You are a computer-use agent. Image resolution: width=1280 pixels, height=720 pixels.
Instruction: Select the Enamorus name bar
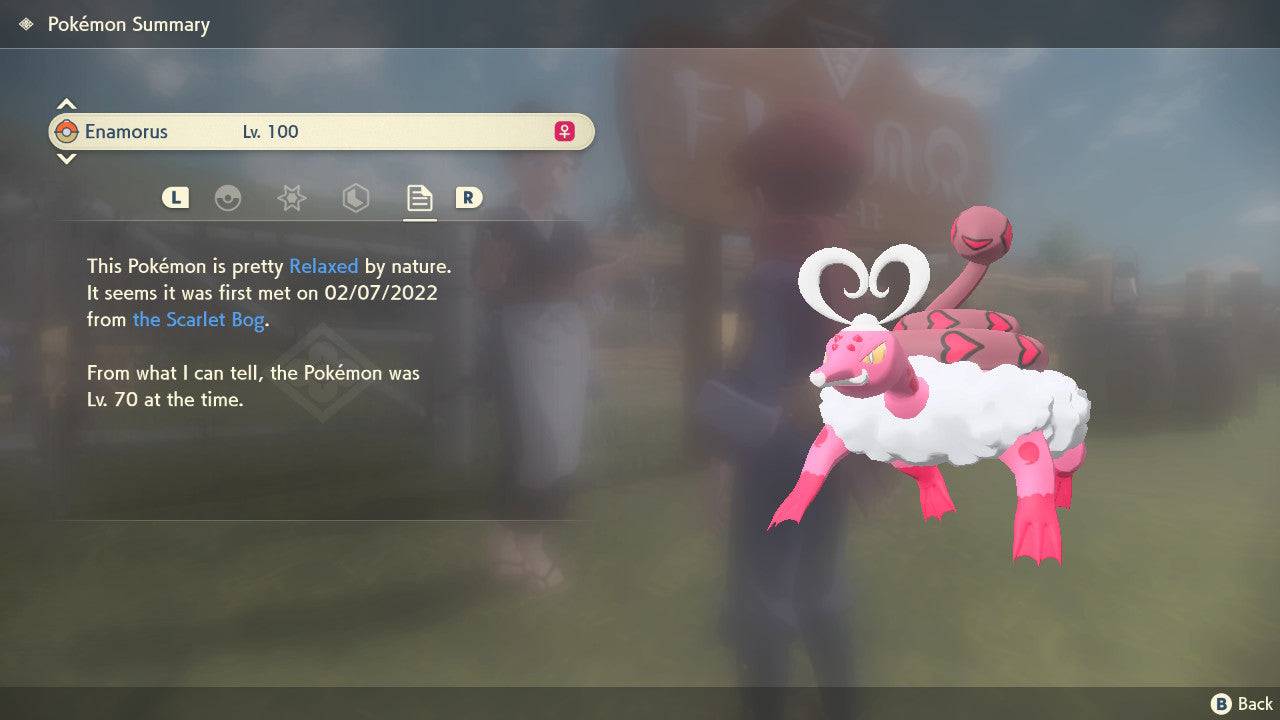point(321,131)
